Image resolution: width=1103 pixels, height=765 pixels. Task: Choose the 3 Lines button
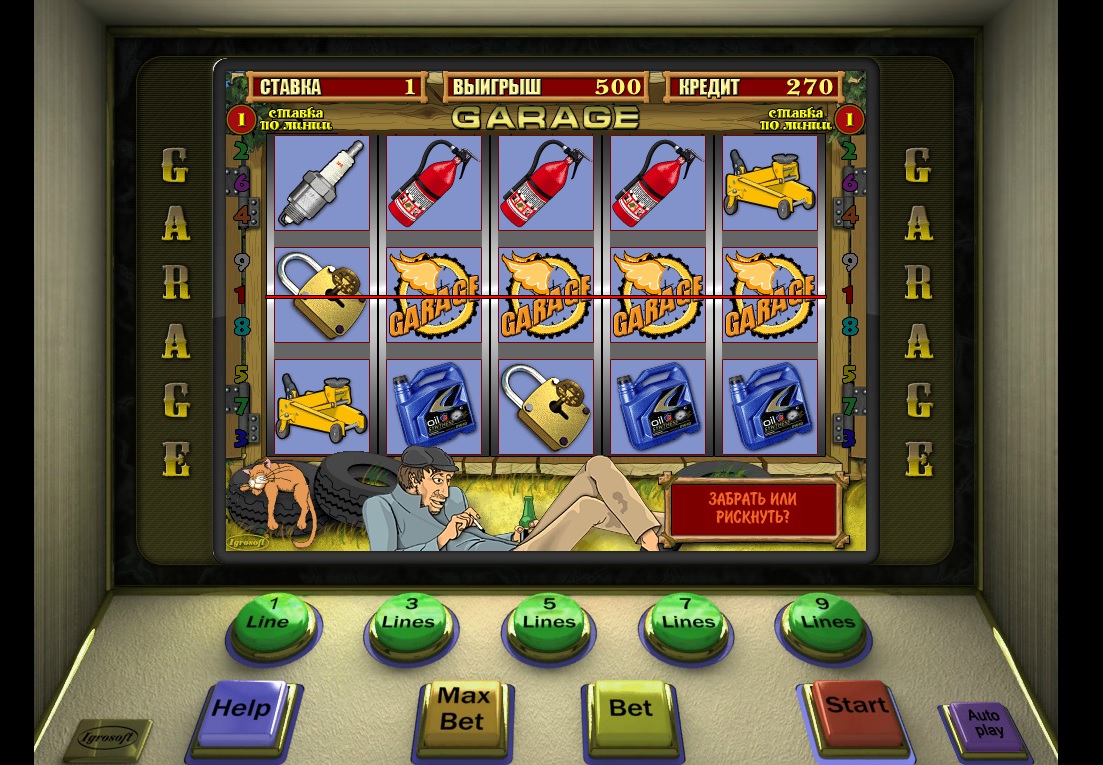pyautogui.click(x=408, y=615)
